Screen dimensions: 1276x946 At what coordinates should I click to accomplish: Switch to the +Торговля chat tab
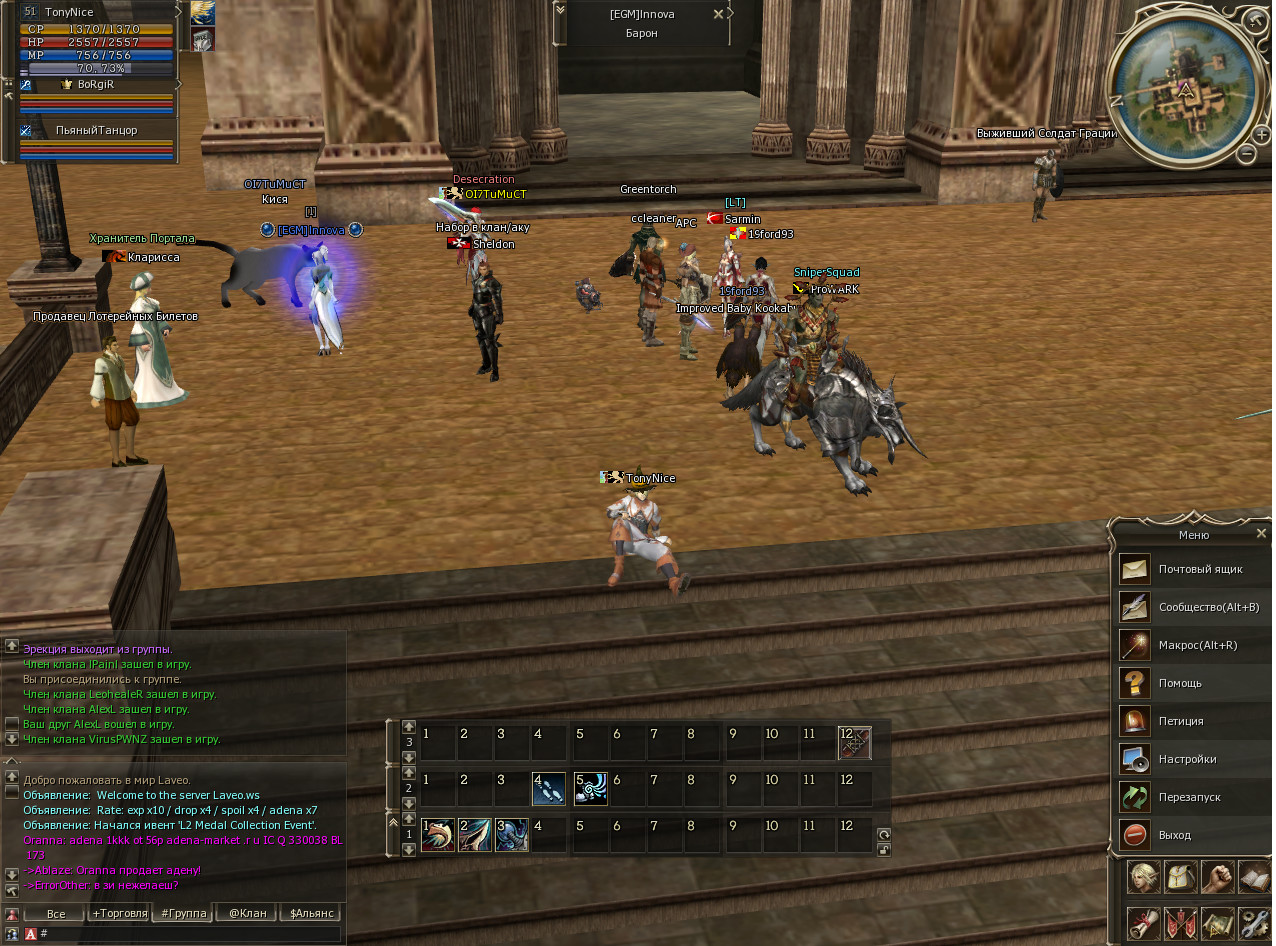tap(119, 913)
